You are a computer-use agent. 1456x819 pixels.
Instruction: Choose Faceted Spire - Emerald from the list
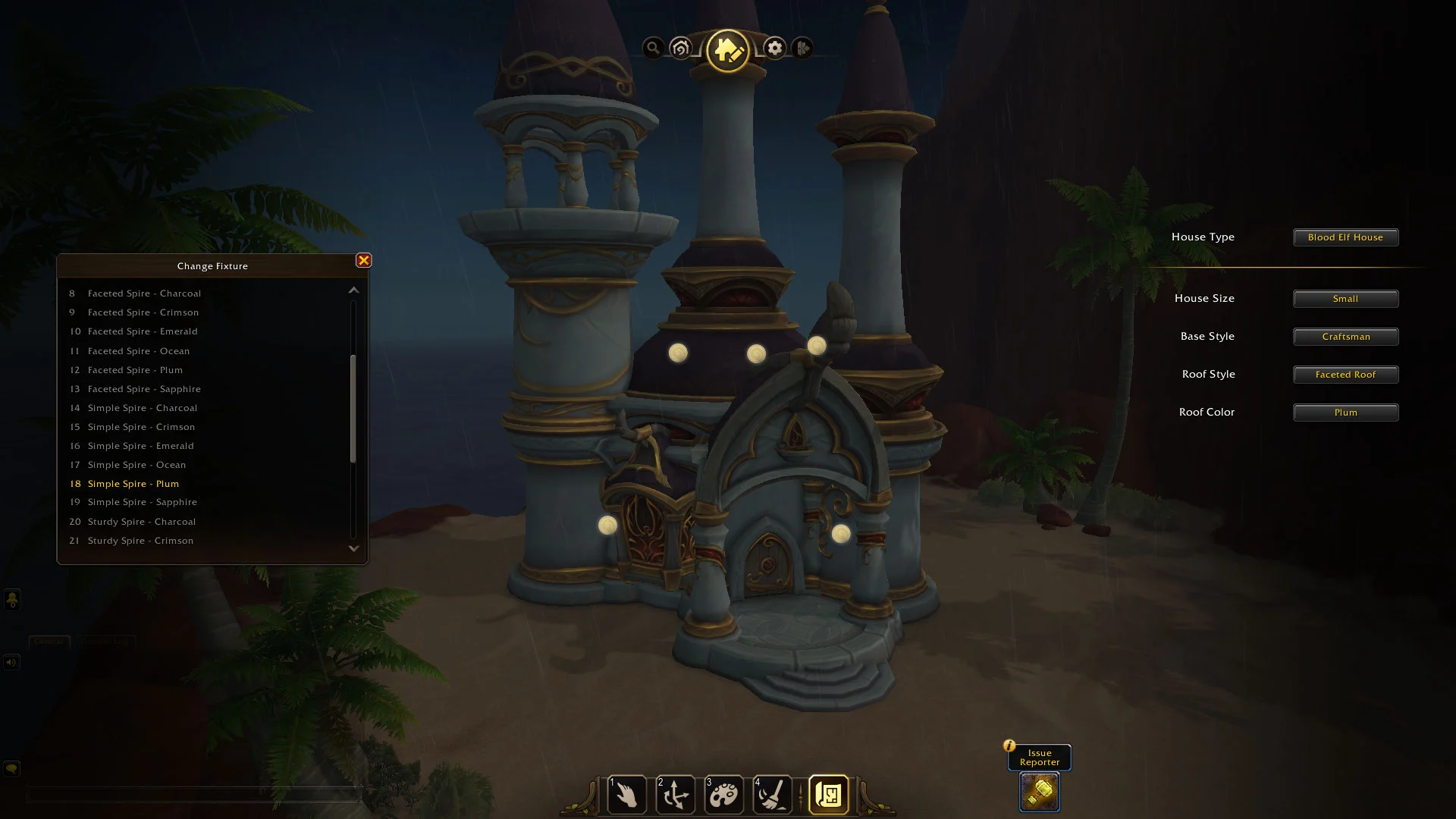[x=143, y=331]
